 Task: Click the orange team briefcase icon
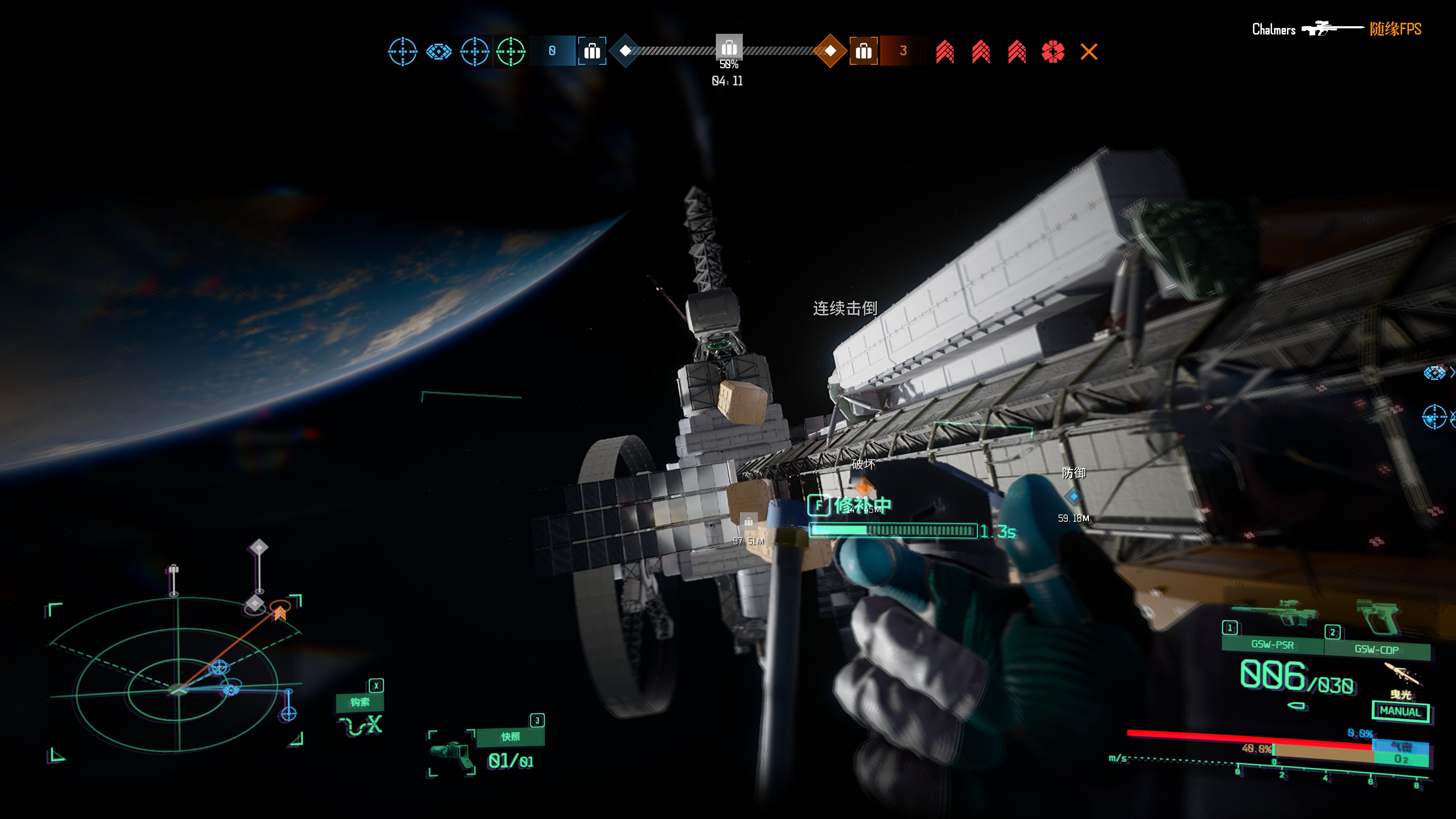863,52
